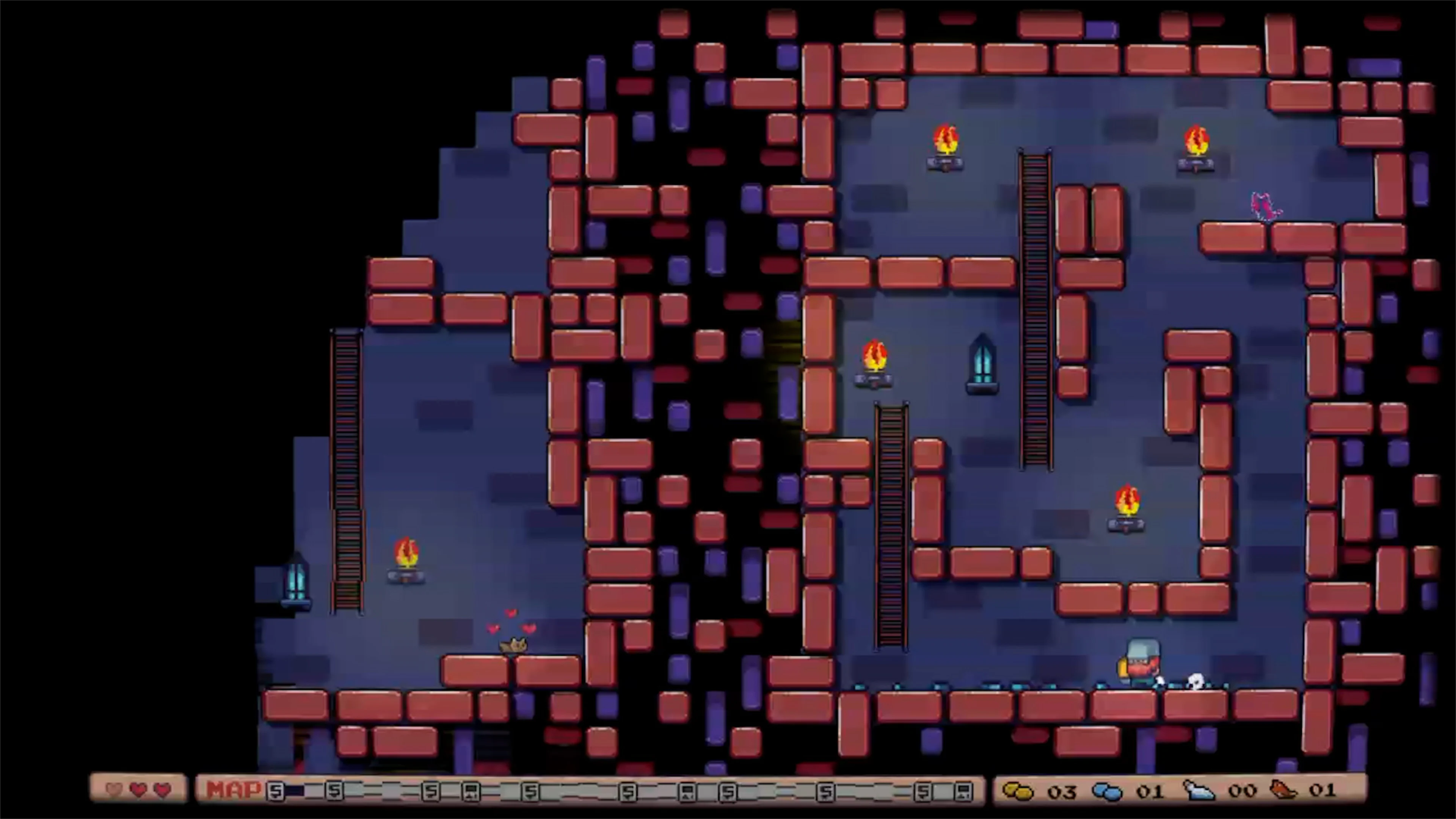Click the leftmost dollar shop marker on the map bar
This screenshot has height=819, width=1456.
(276, 791)
